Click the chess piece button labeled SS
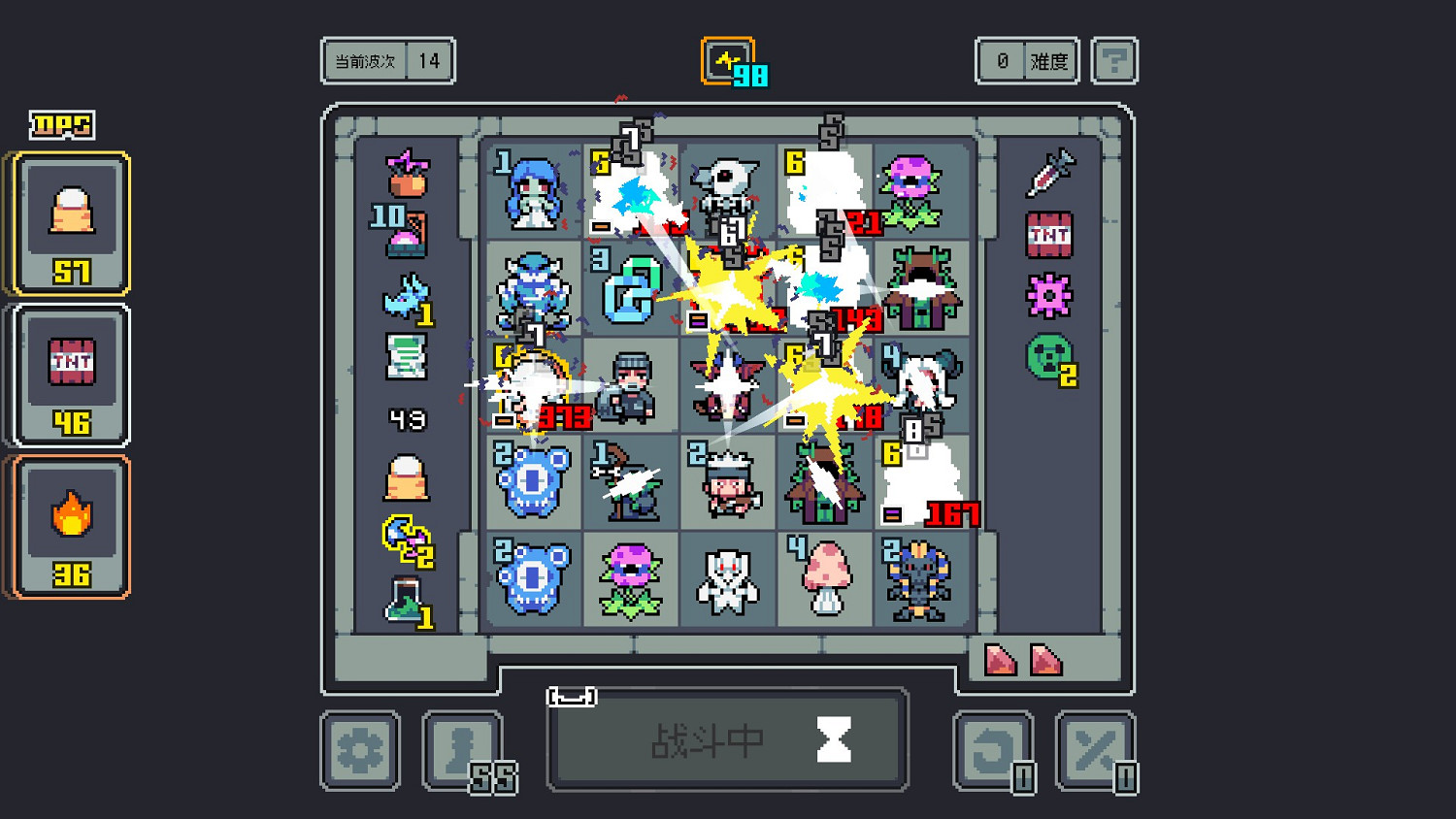 [463, 750]
